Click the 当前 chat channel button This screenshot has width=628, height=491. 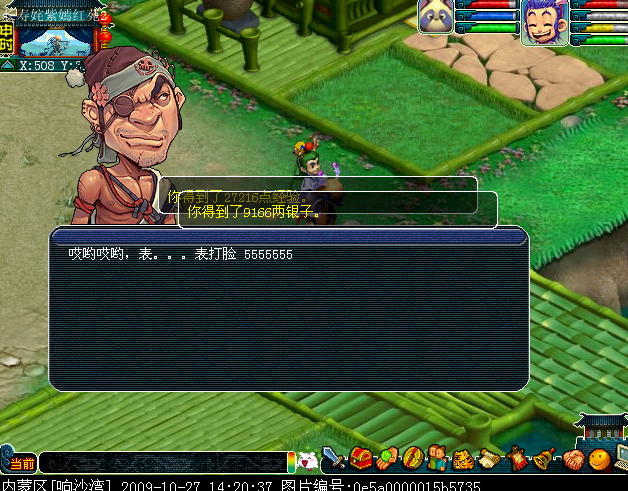(21, 463)
